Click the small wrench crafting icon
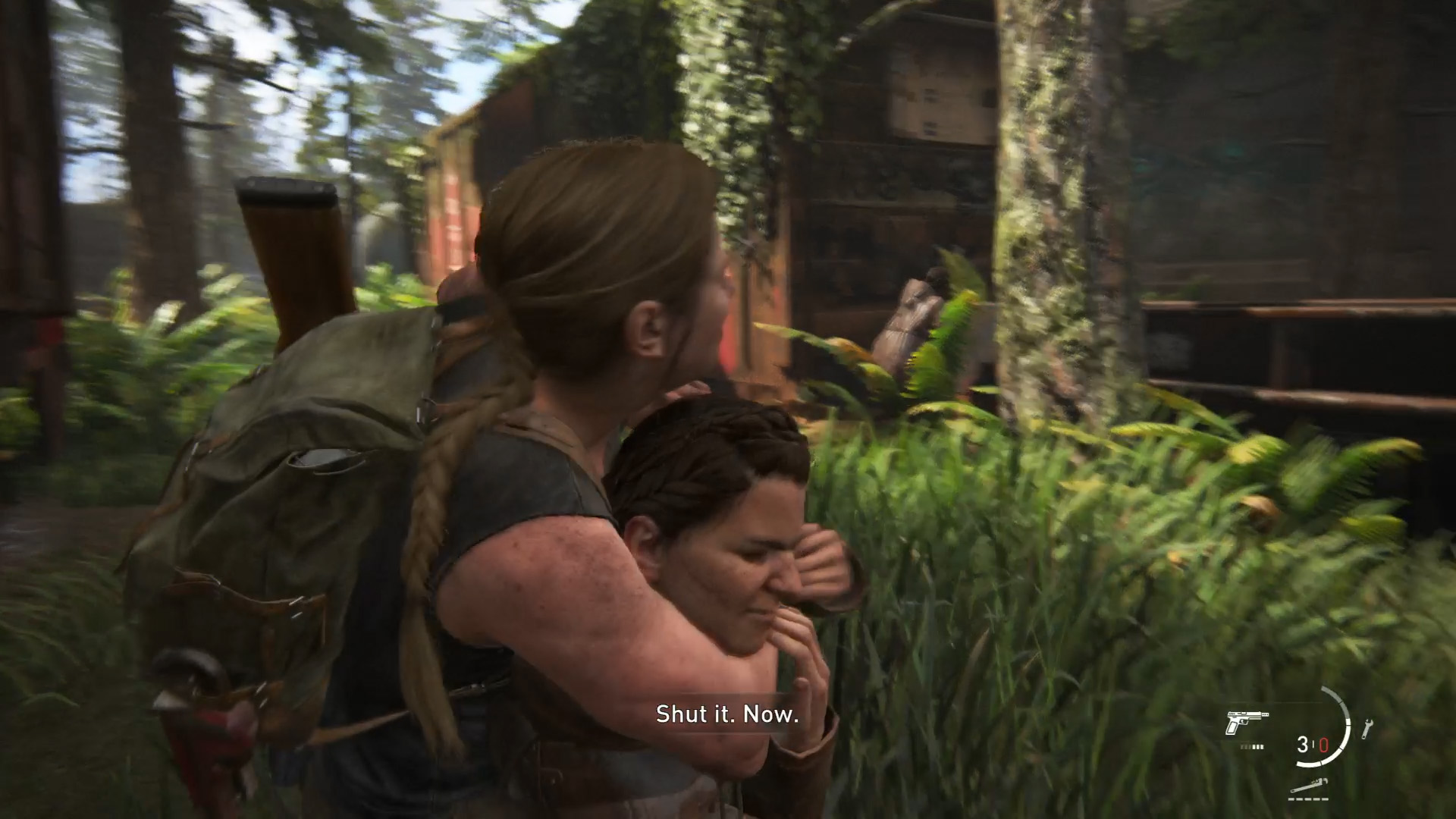The width and height of the screenshot is (1456, 819). coord(1368,729)
